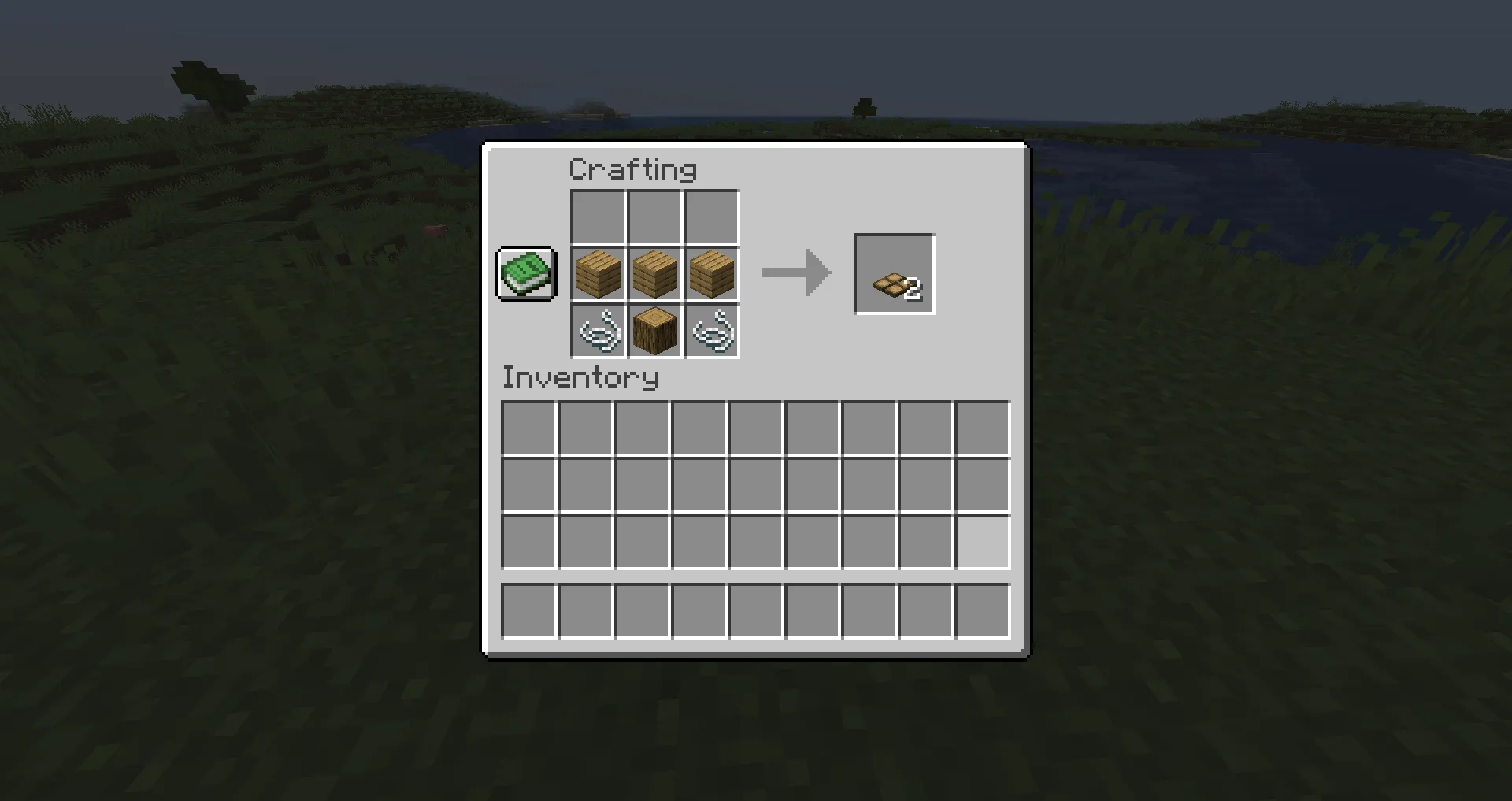Pick up the string in the bottom-left crafting slot

tap(597, 332)
